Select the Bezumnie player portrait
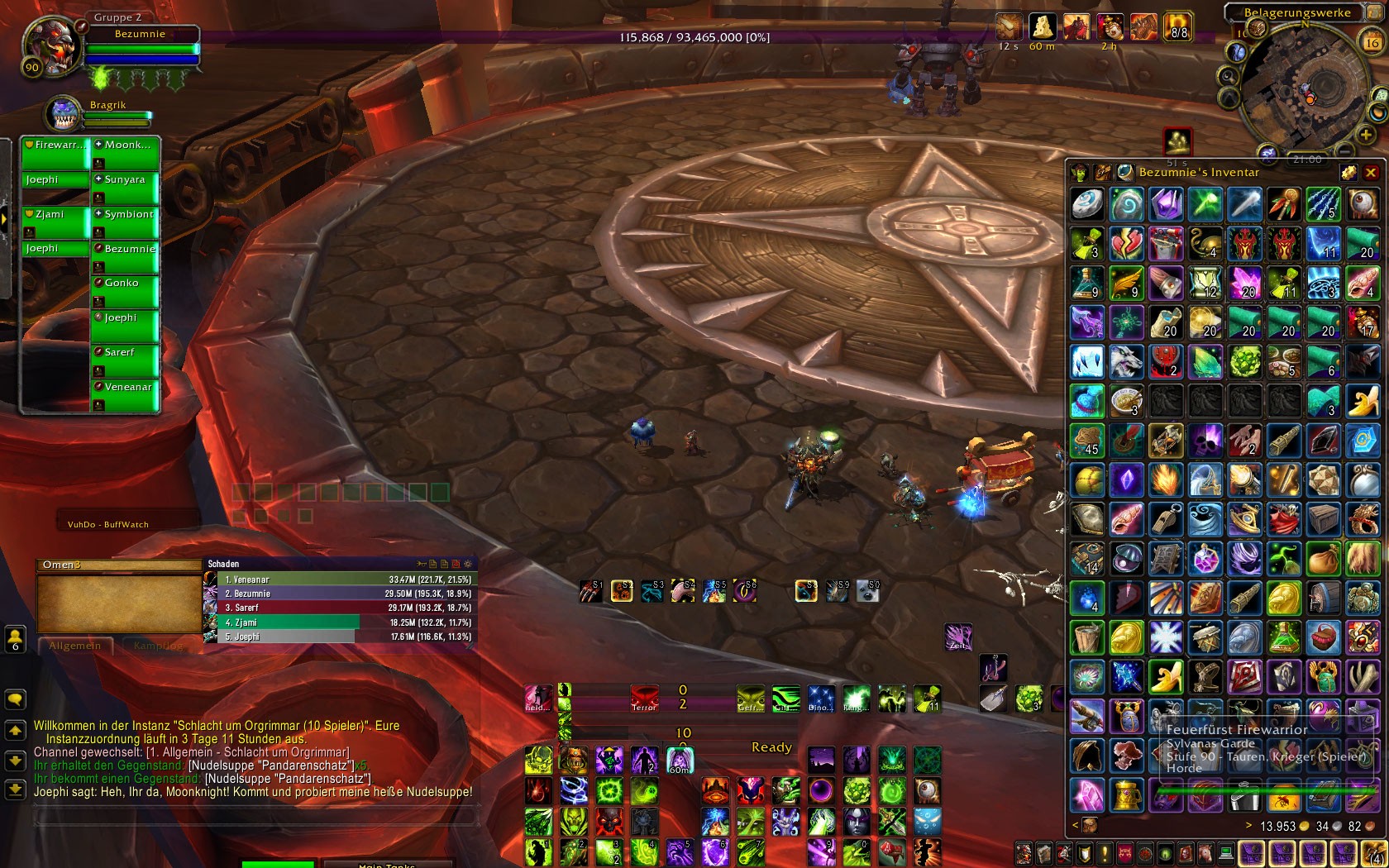Screen dimensions: 1389x868 coord(51,46)
